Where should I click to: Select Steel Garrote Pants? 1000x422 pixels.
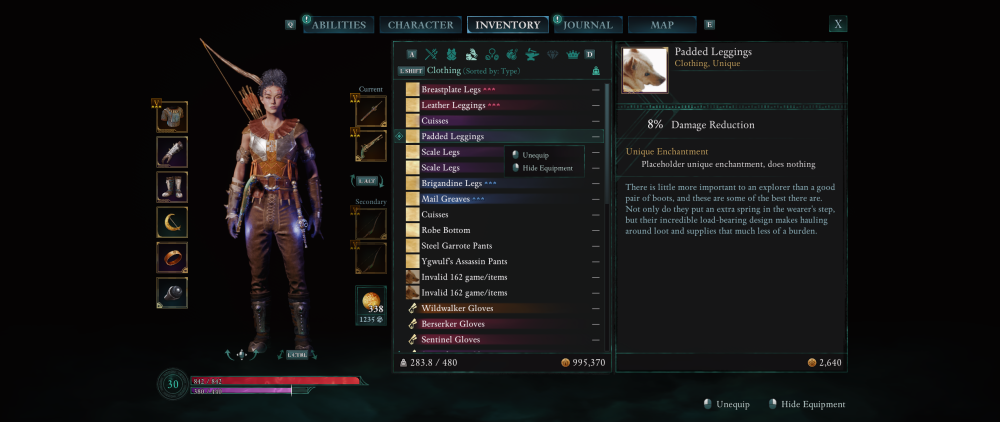(x=456, y=246)
